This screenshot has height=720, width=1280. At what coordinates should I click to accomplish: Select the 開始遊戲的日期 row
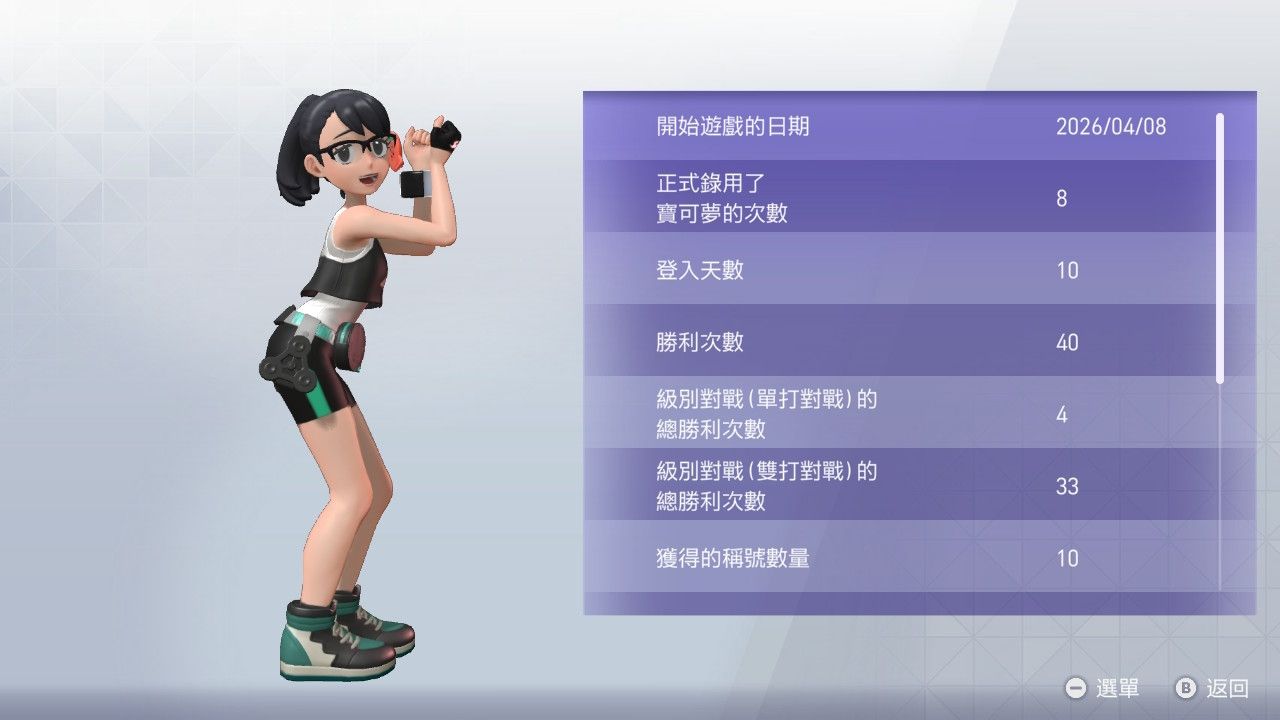click(x=900, y=126)
